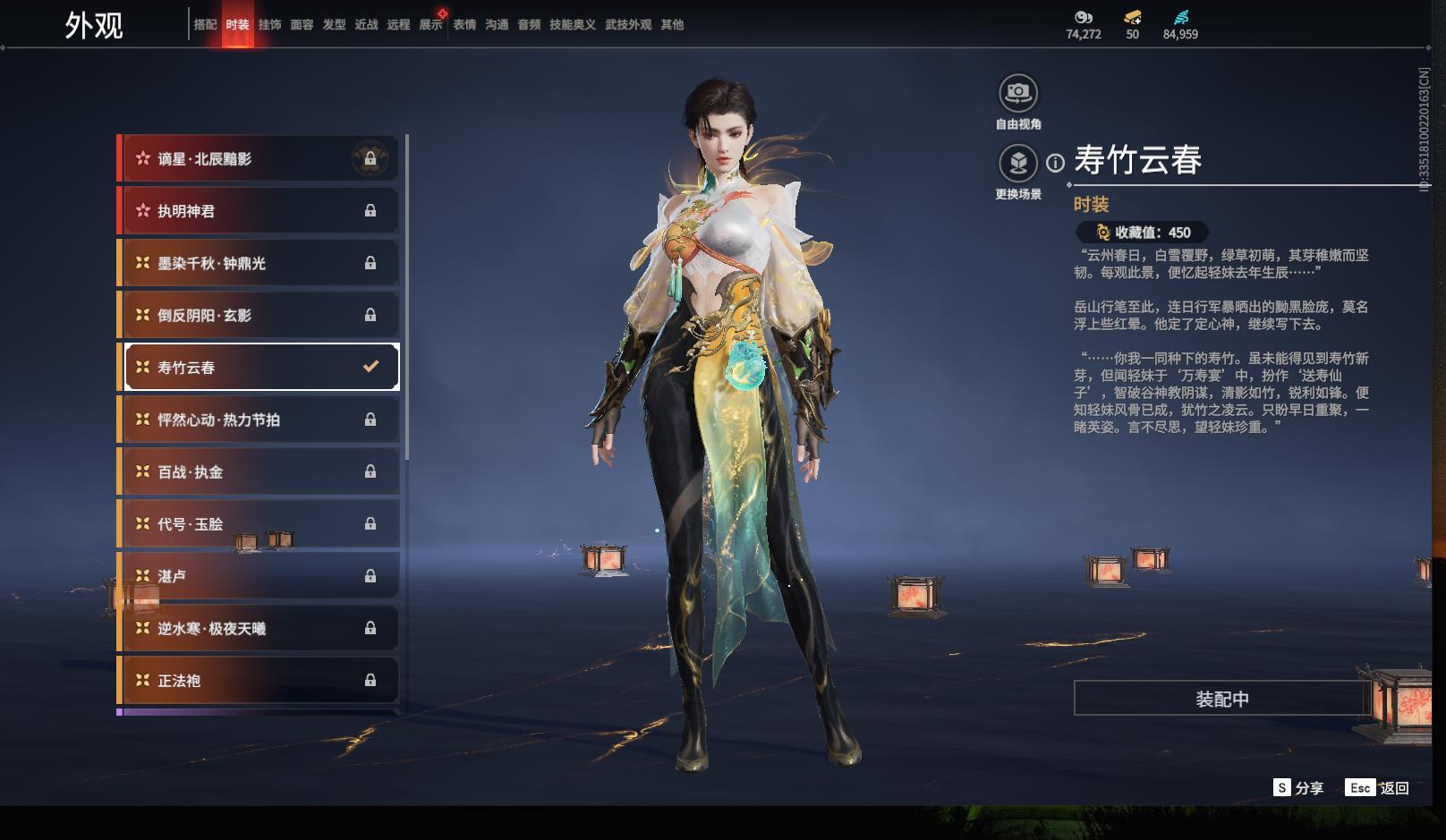This screenshot has width=1446, height=840.
Task: Click the 更换场景 change scene icon
Action: point(1017,164)
